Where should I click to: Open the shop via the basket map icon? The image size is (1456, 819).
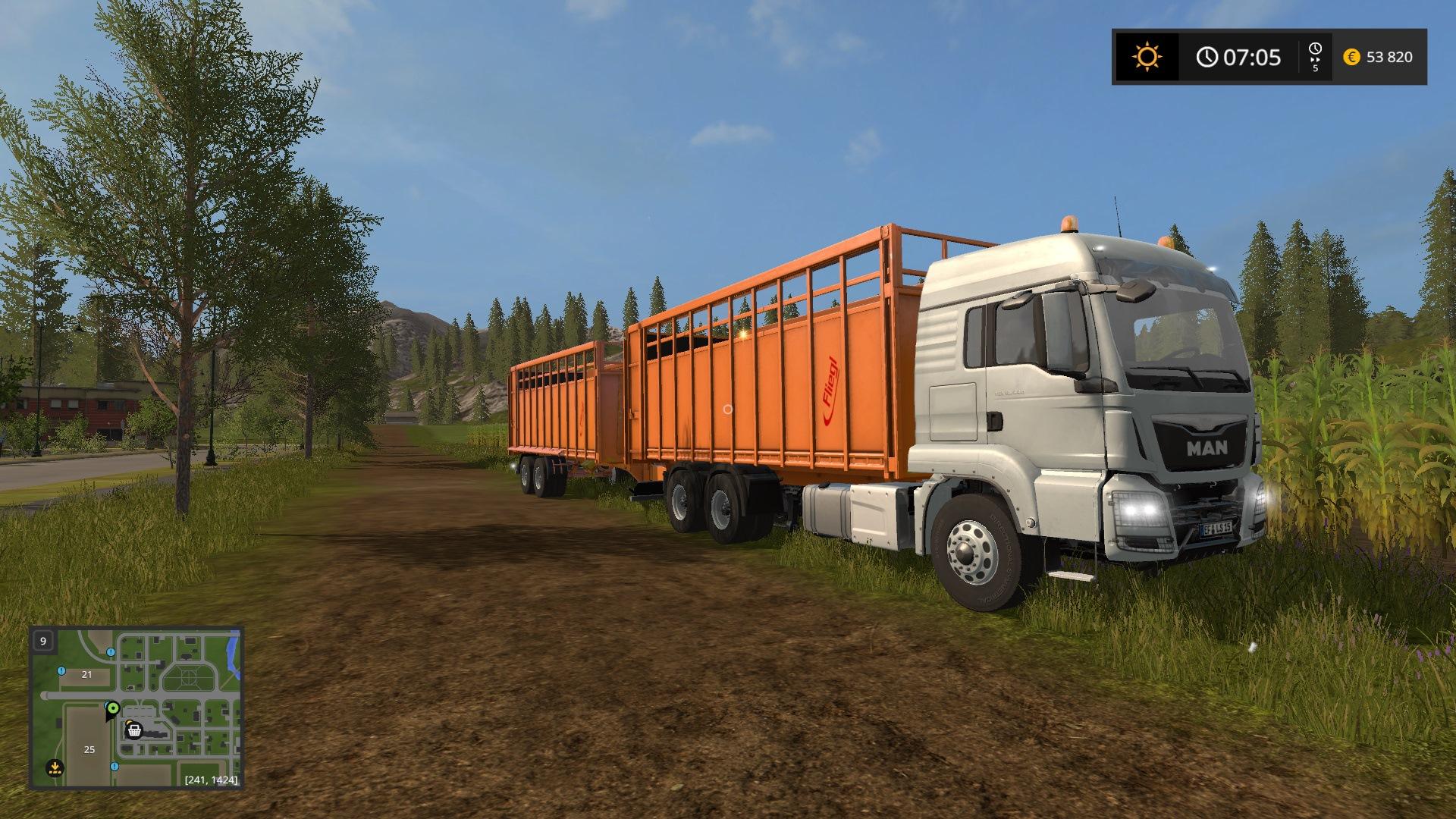(133, 731)
